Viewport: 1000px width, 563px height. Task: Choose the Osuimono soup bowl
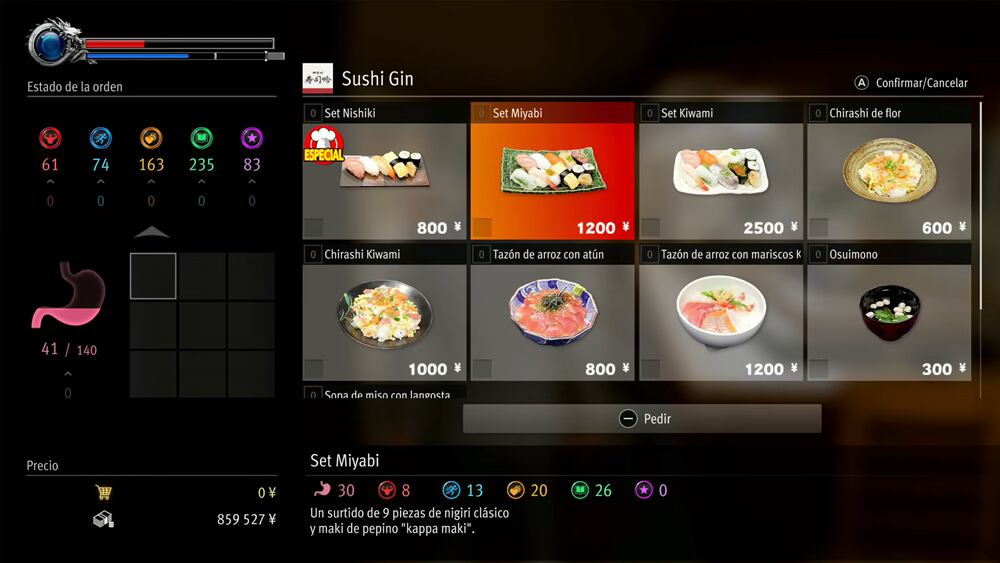point(889,313)
